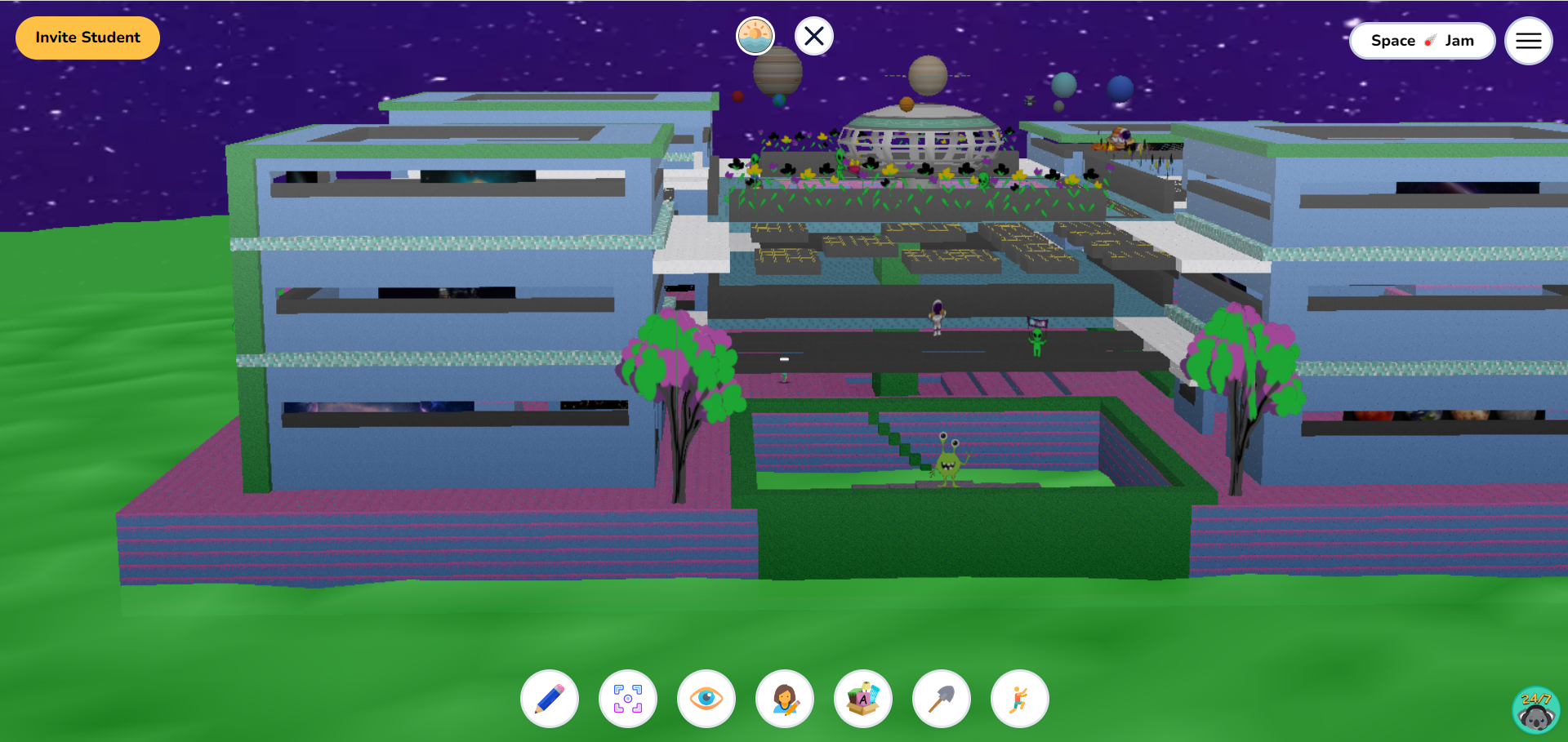Open the hamburger menu
1568x742 pixels.
coord(1528,40)
